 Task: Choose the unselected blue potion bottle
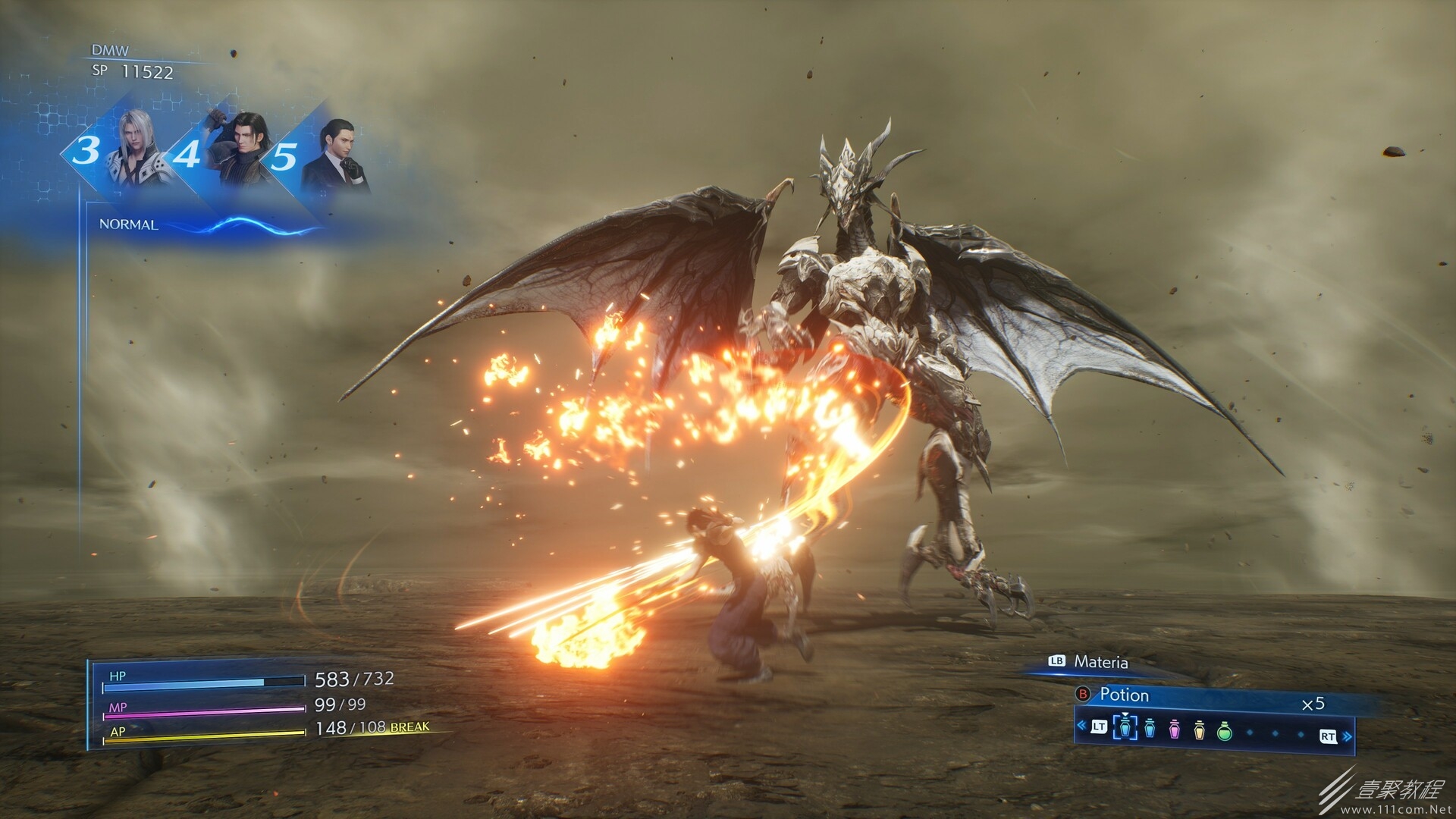(1150, 732)
